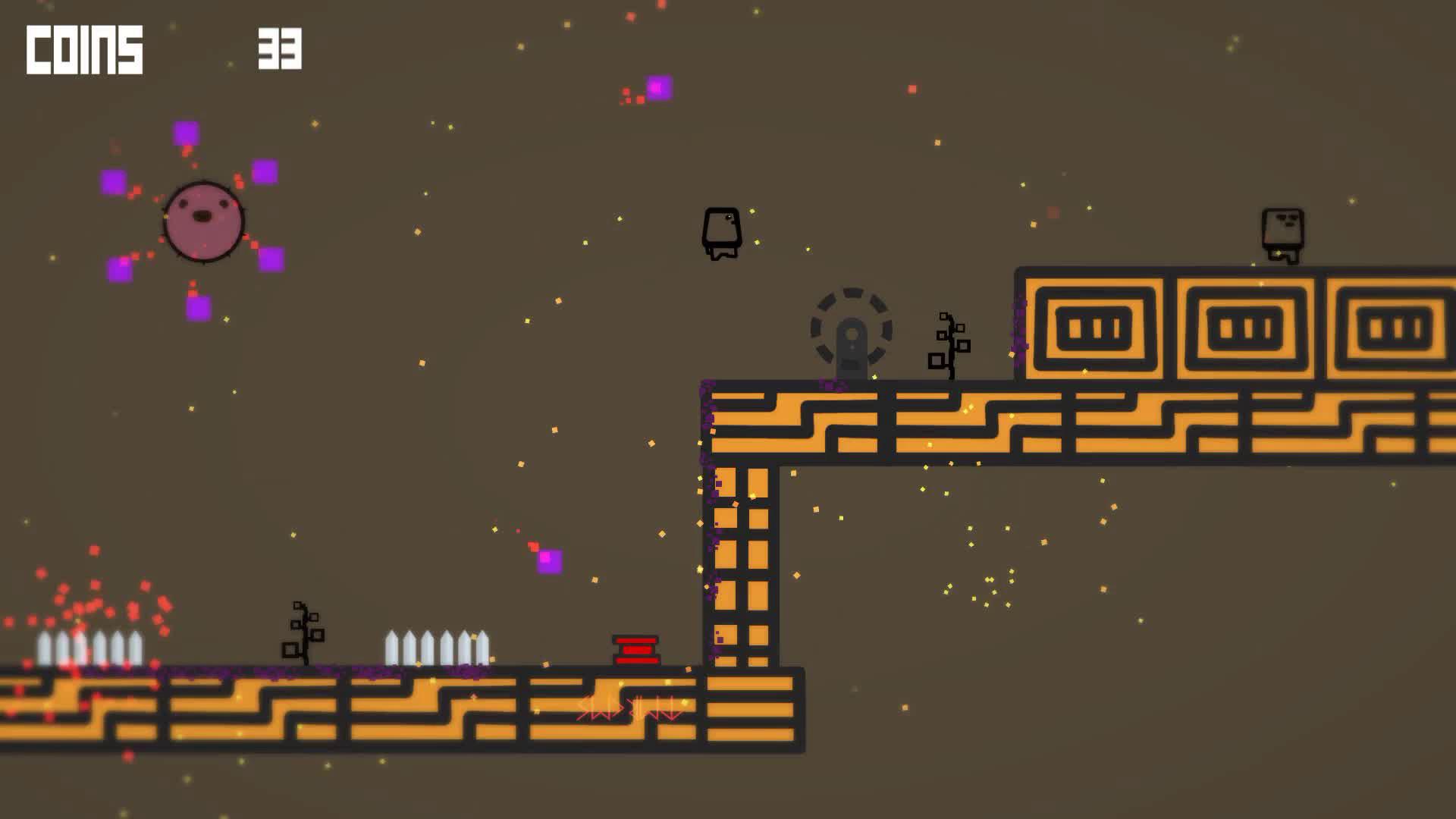Viewport: 1456px width, 819px height.
Task: Click the red particle burst on the far left
Action: pos(91,607)
